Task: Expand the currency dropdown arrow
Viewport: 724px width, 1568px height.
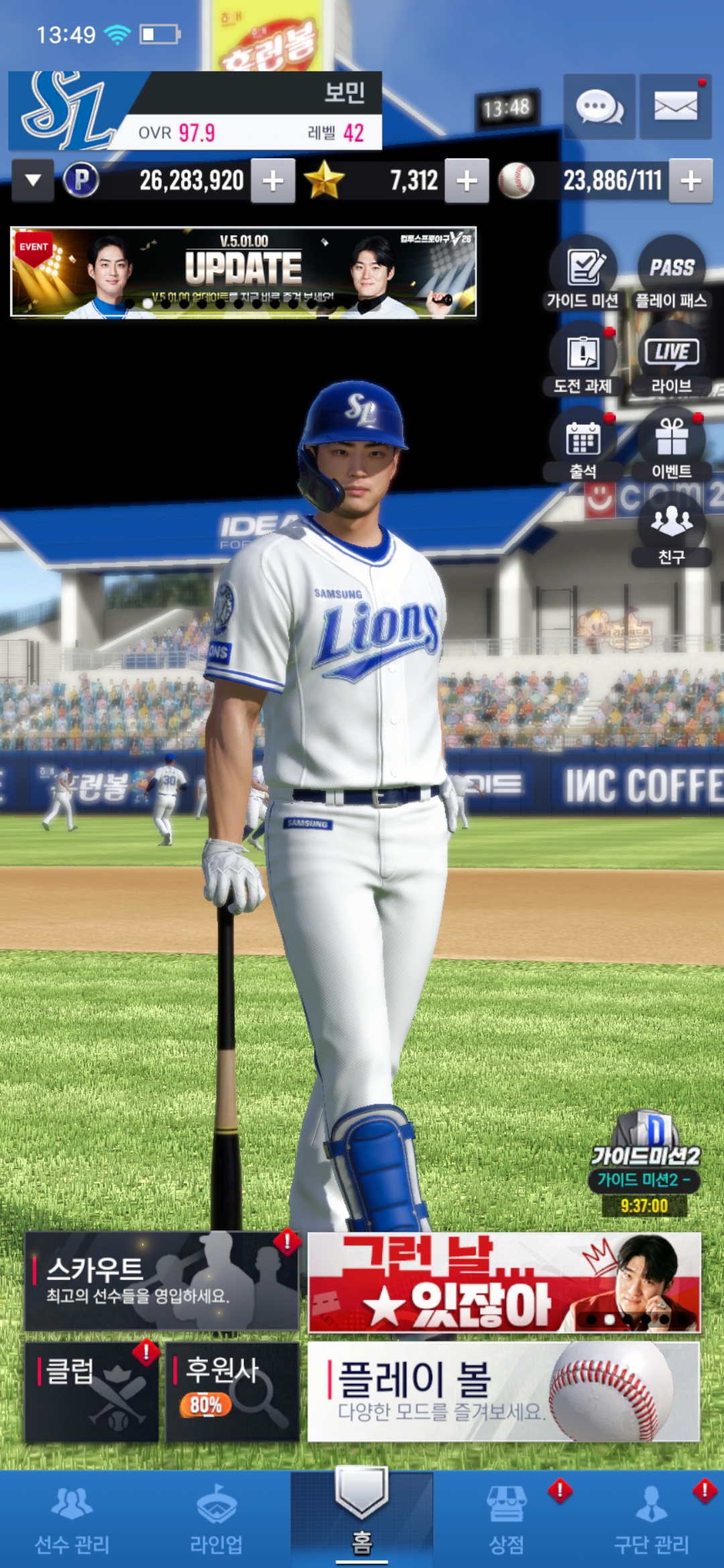Action: tap(33, 180)
